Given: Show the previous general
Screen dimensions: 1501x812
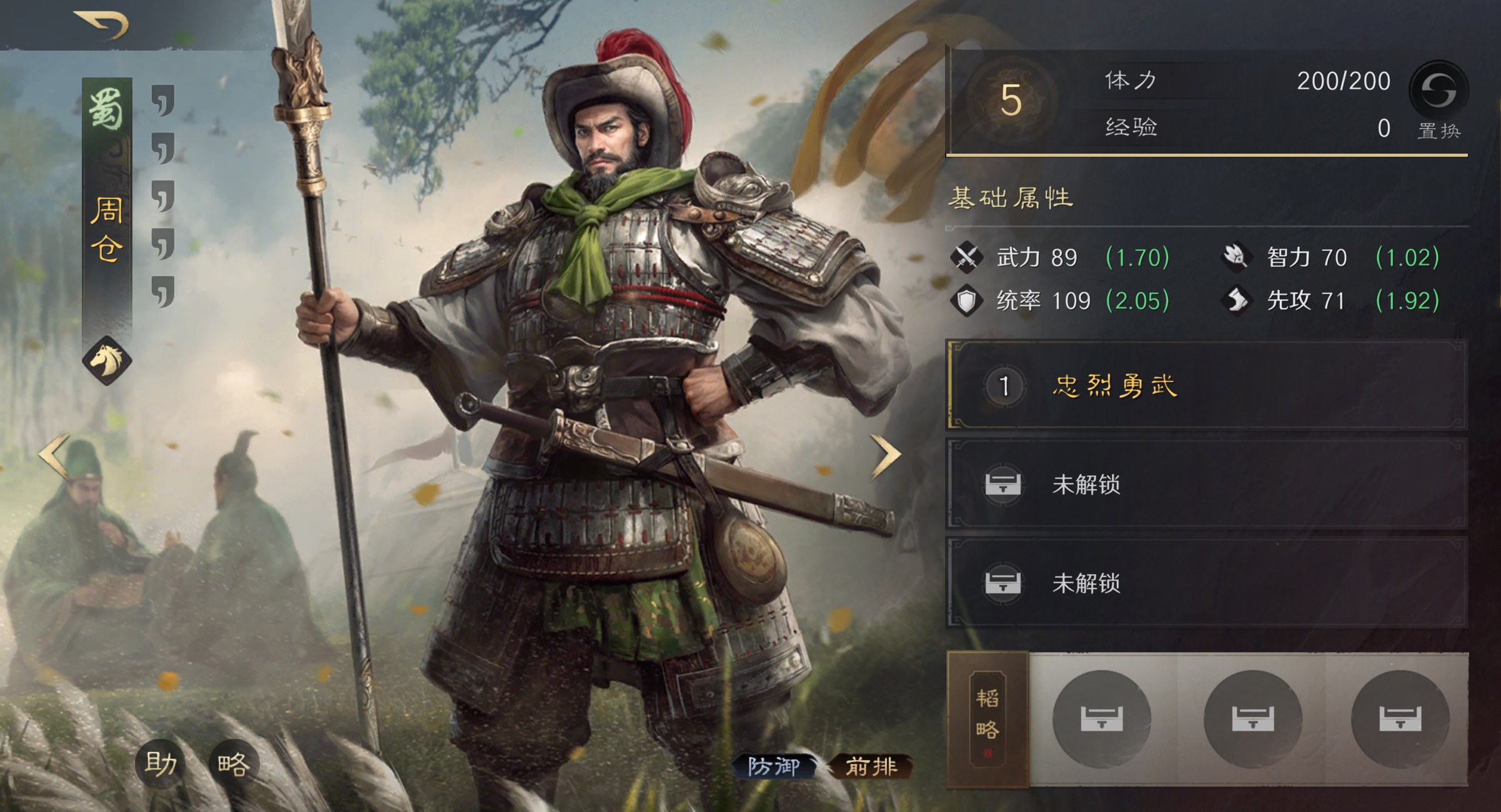Looking at the screenshot, I should 54,456.
